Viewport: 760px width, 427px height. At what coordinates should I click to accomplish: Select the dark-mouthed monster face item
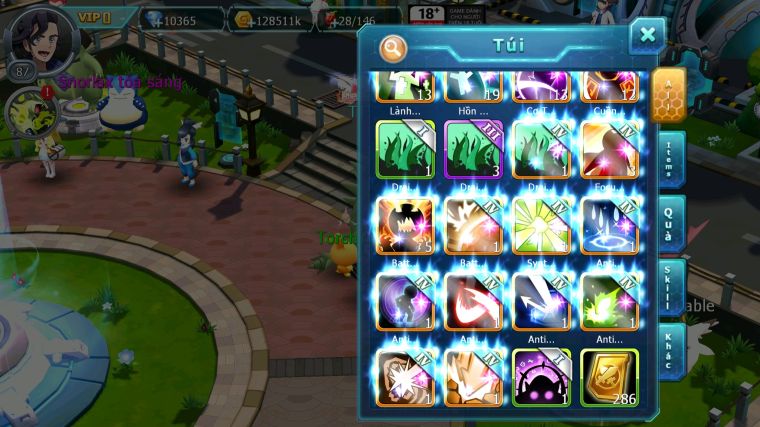[x=405, y=225]
